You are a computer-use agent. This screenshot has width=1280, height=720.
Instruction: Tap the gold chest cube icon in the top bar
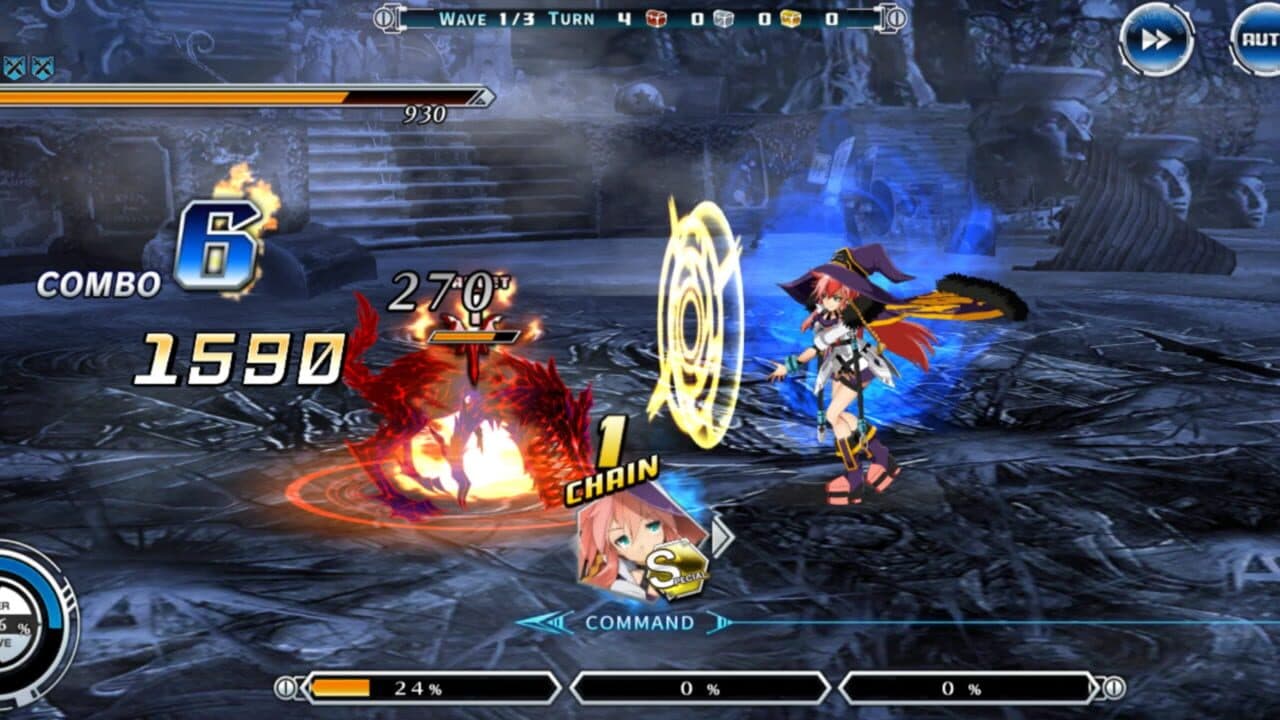coord(790,18)
